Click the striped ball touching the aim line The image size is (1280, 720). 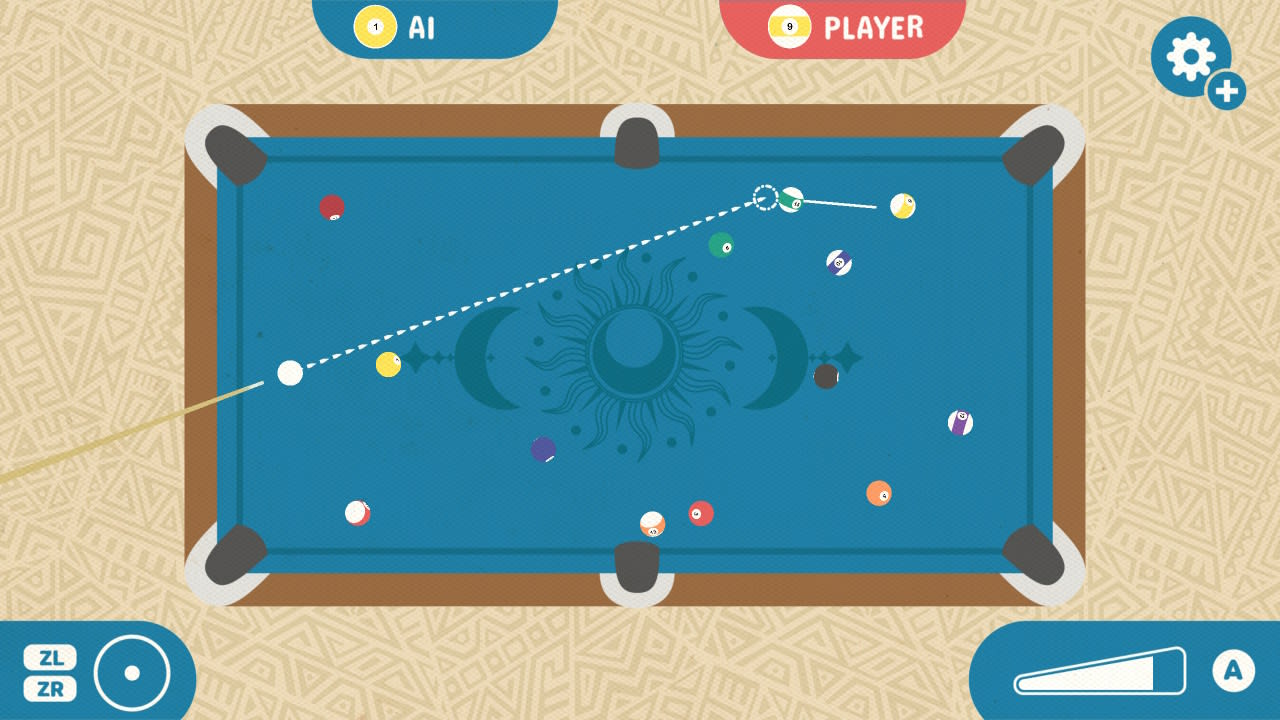791,200
